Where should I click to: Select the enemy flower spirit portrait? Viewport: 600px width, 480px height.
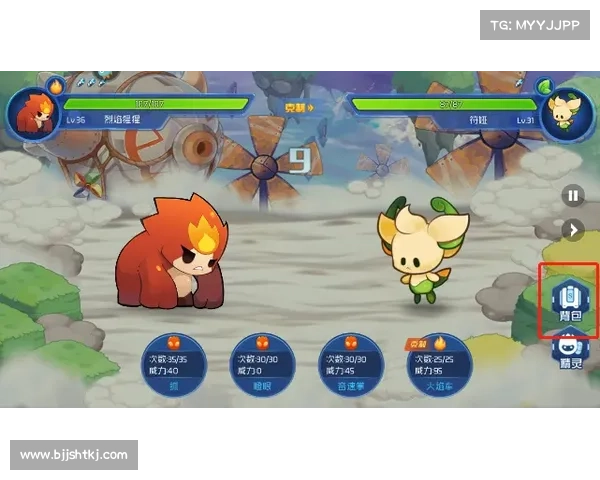pos(567,112)
